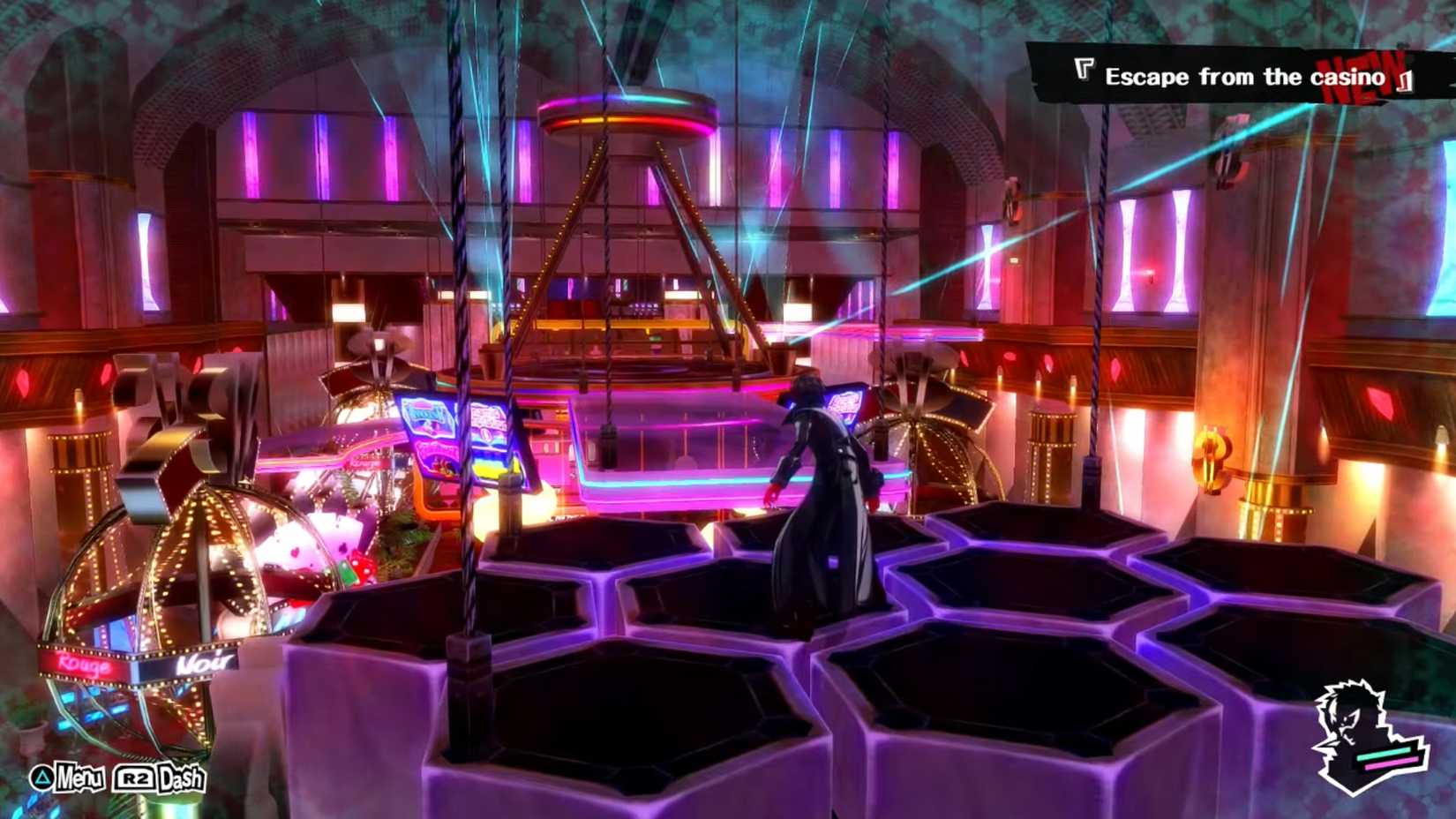Select the Escape from the casino banner
Screen dimensions: 1456x819
pyautogui.click(x=1235, y=77)
